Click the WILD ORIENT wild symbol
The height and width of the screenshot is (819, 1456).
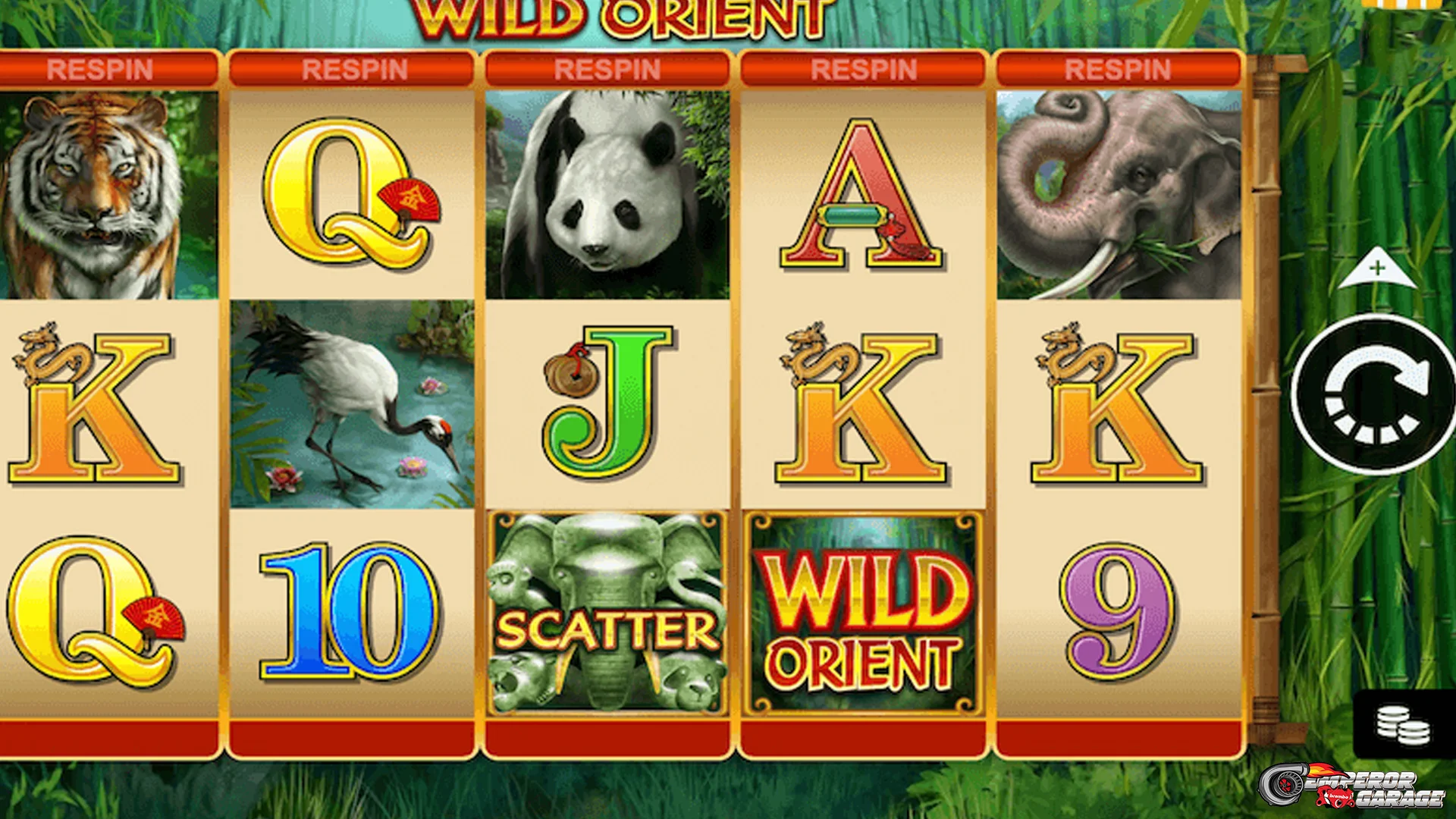tap(864, 614)
